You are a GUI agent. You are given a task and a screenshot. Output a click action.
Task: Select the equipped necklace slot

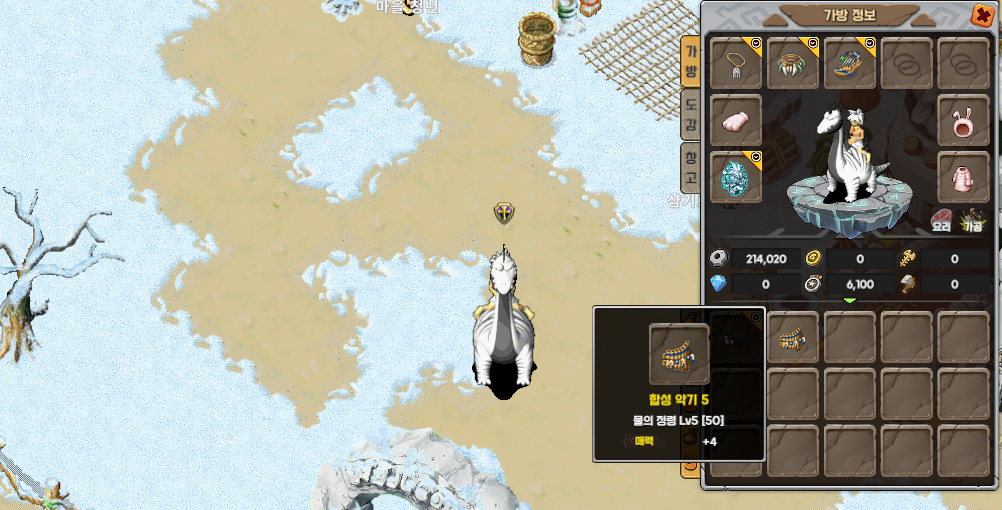click(x=736, y=64)
